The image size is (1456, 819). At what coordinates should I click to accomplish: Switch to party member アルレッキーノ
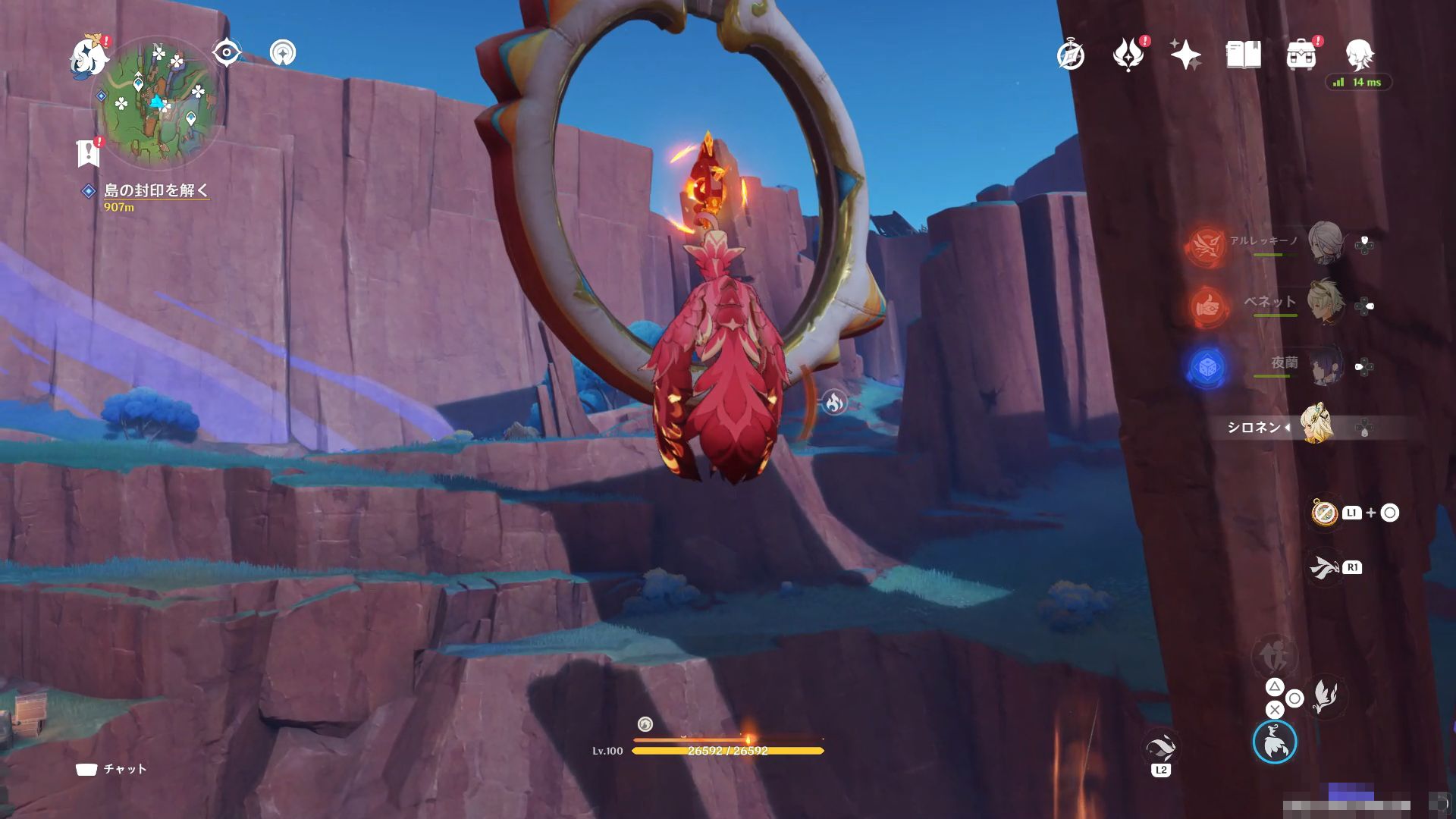coord(1324,243)
